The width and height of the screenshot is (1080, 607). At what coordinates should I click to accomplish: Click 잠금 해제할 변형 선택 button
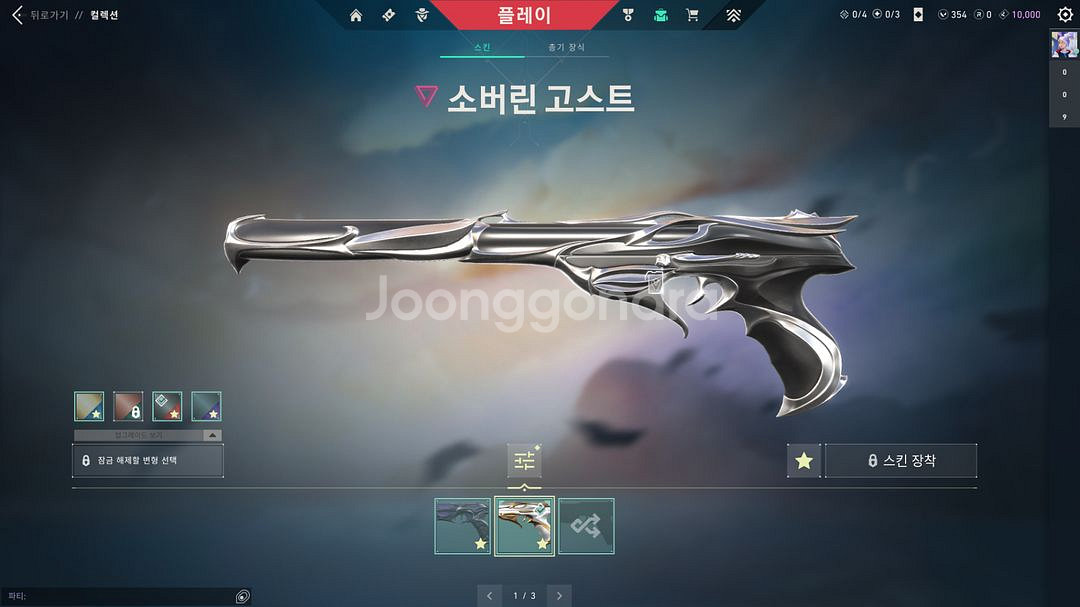pyautogui.click(x=148, y=460)
